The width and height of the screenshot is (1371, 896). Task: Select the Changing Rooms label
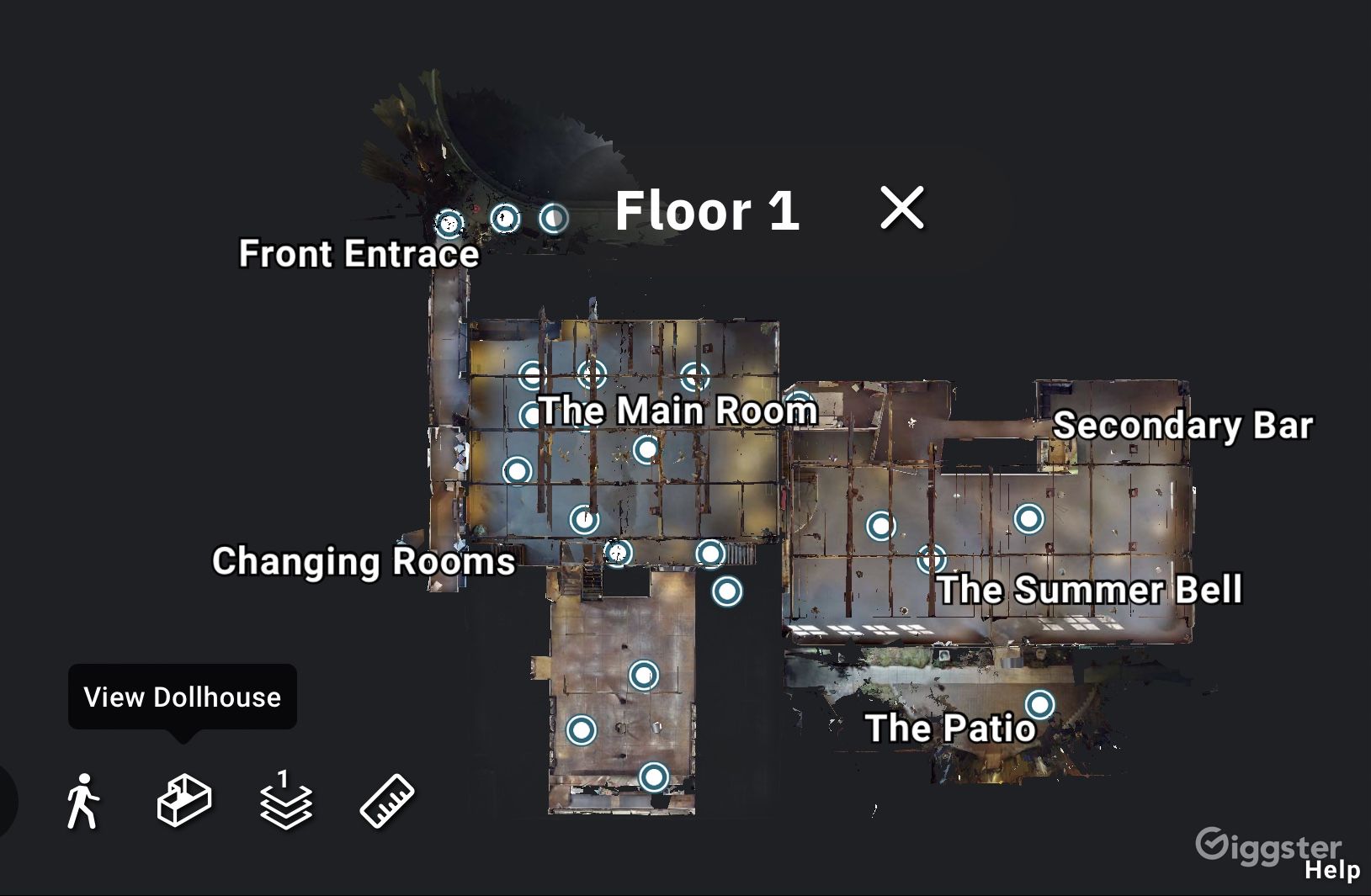pos(363,561)
